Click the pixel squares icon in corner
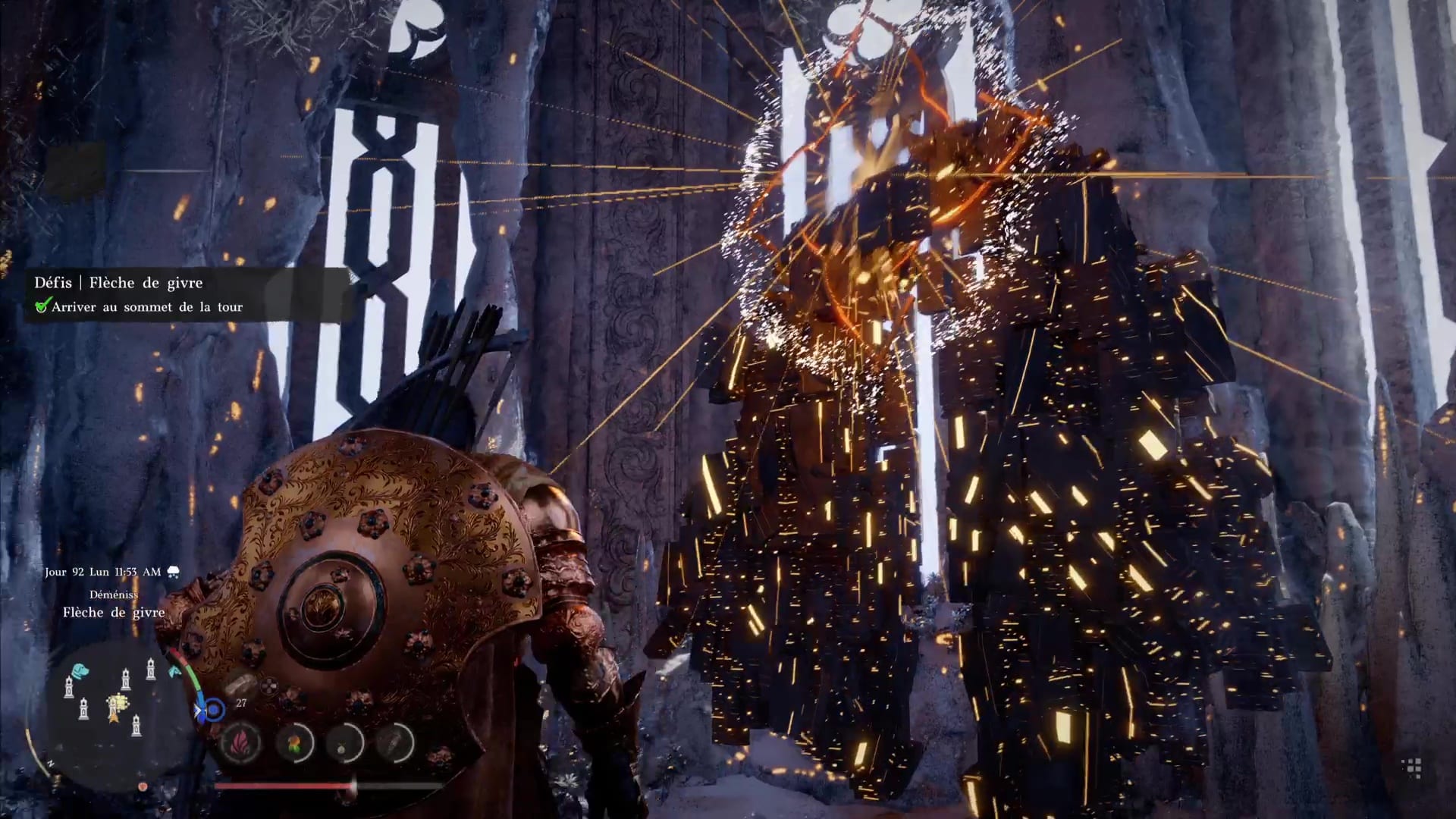 [1411, 768]
